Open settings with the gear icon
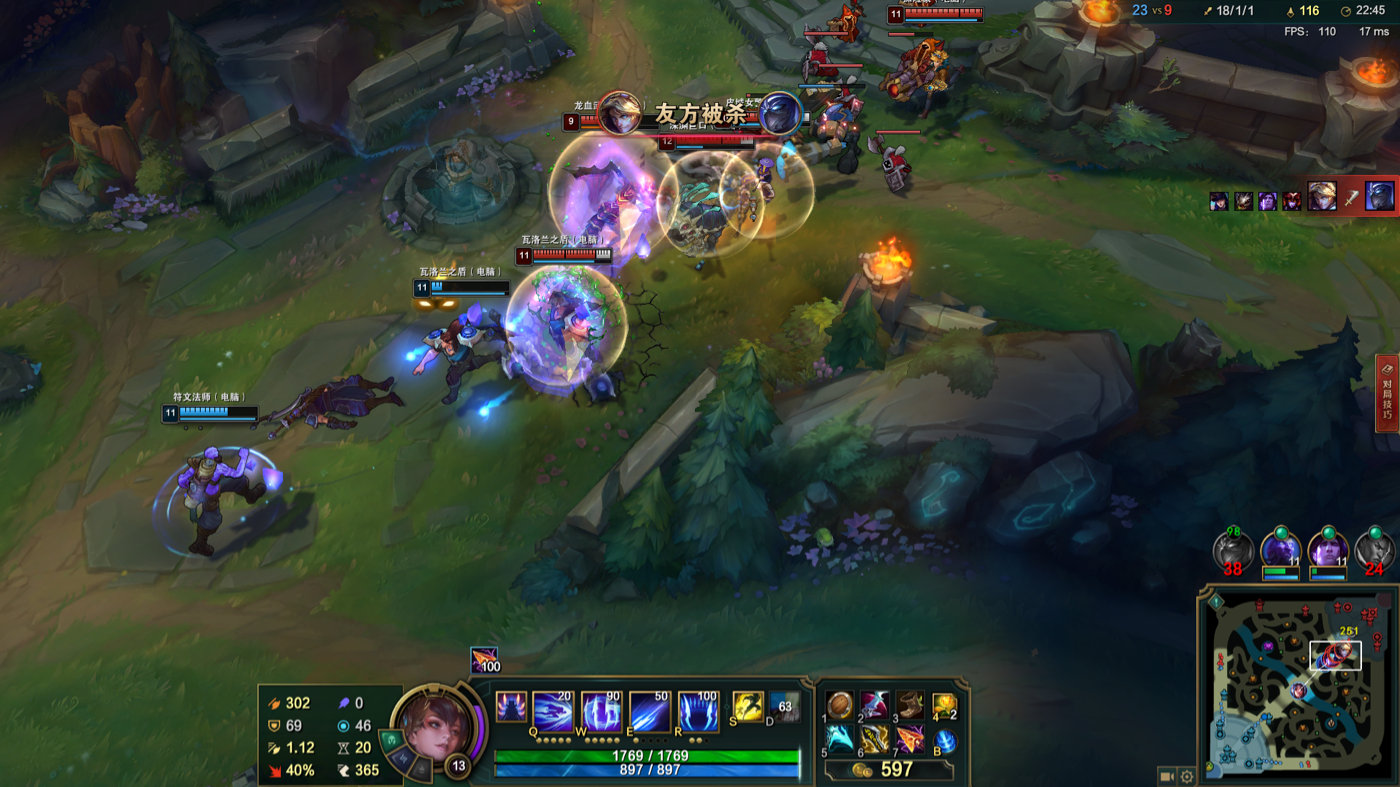Image resolution: width=1400 pixels, height=787 pixels. pos(1187,775)
